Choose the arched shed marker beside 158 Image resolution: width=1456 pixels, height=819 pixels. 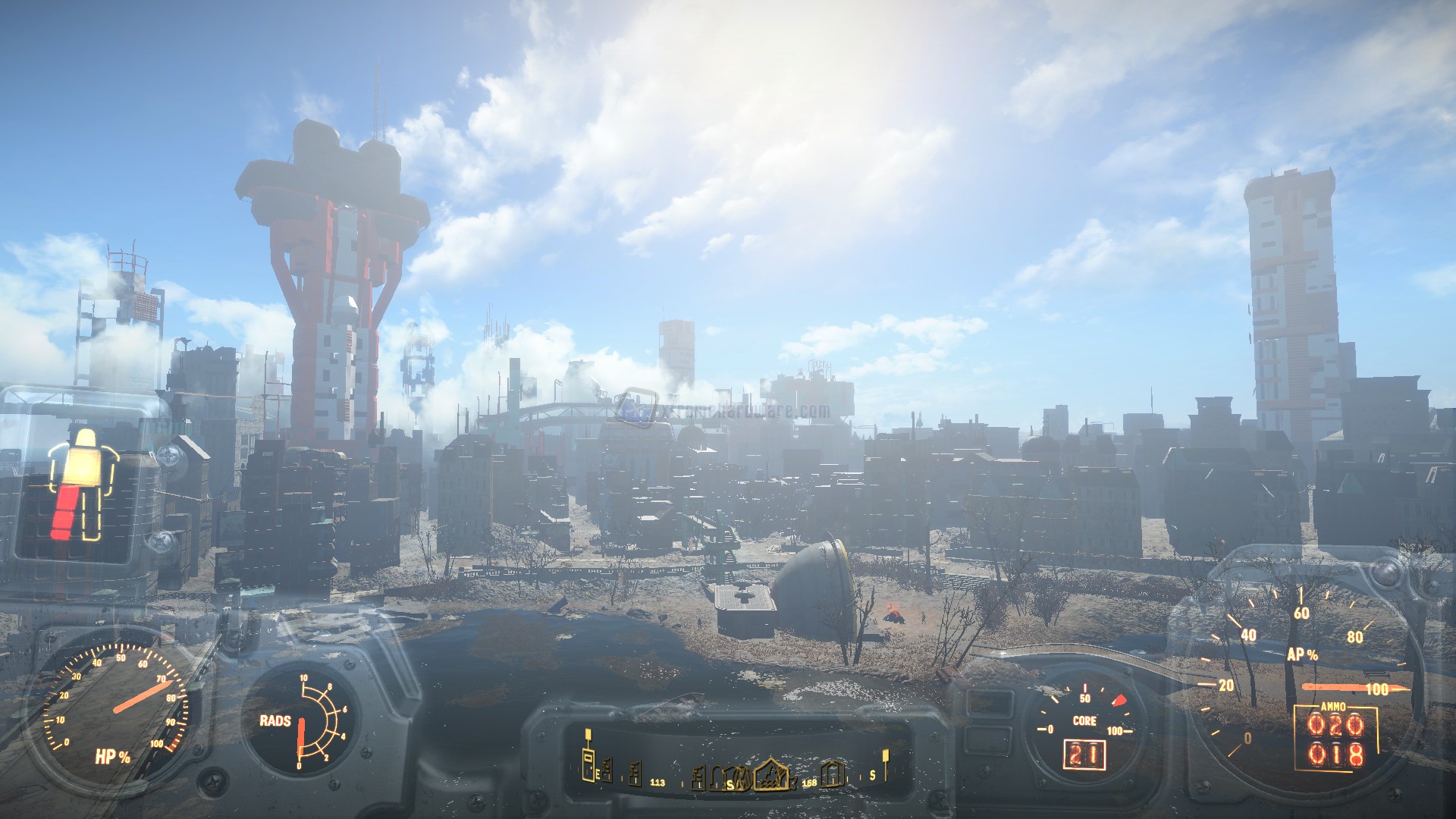832,773
